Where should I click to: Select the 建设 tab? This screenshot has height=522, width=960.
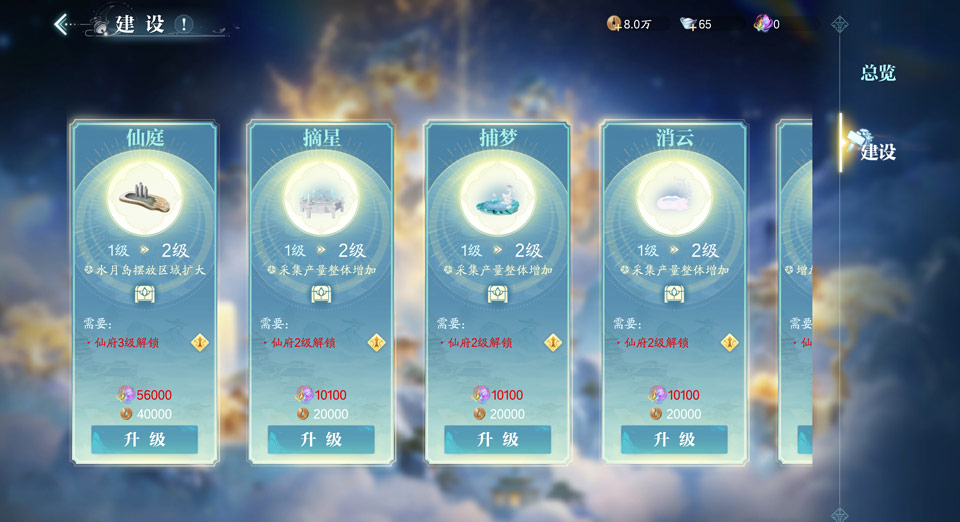click(x=878, y=152)
